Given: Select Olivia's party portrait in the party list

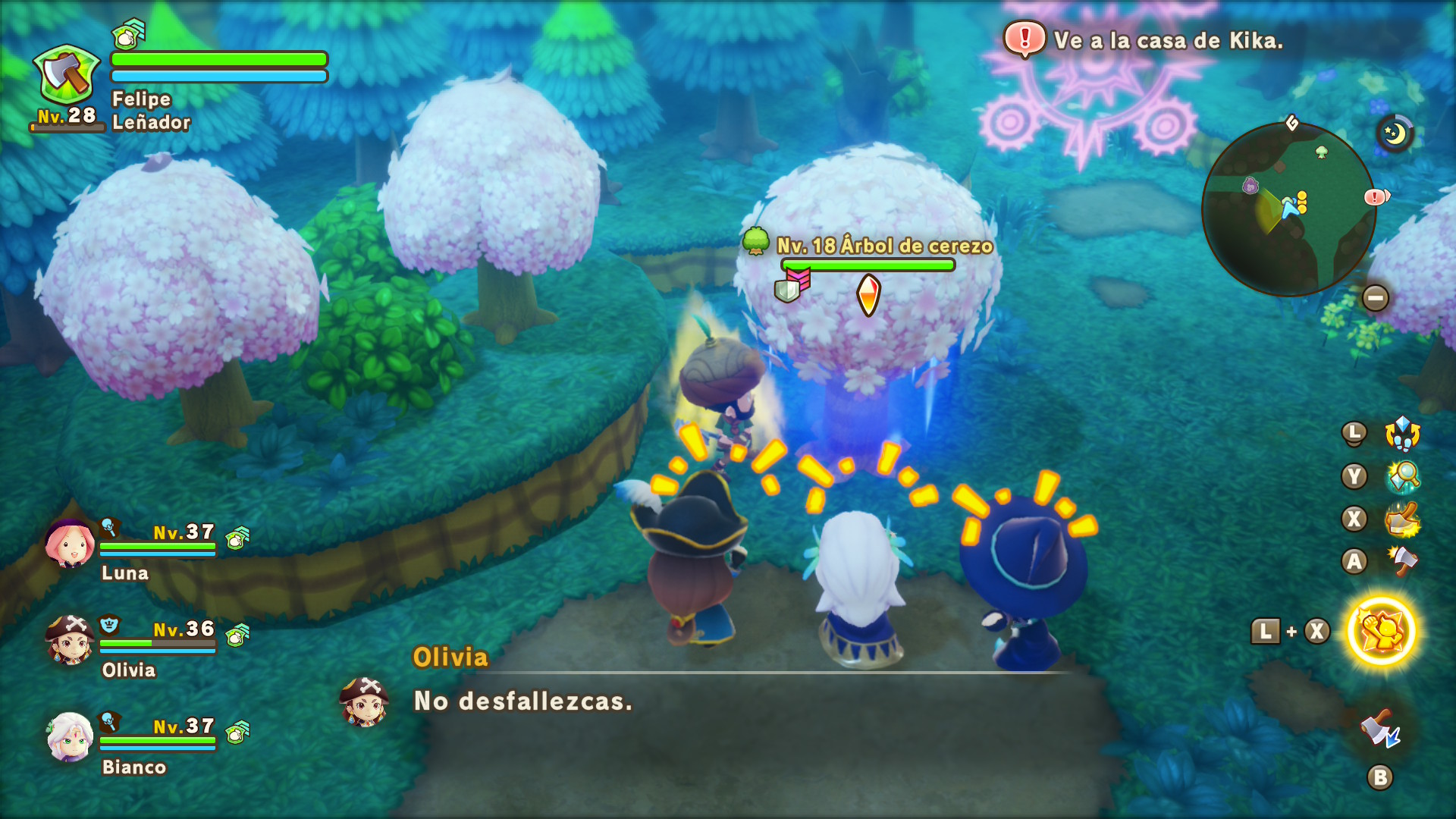Looking at the screenshot, I should tap(69, 640).
